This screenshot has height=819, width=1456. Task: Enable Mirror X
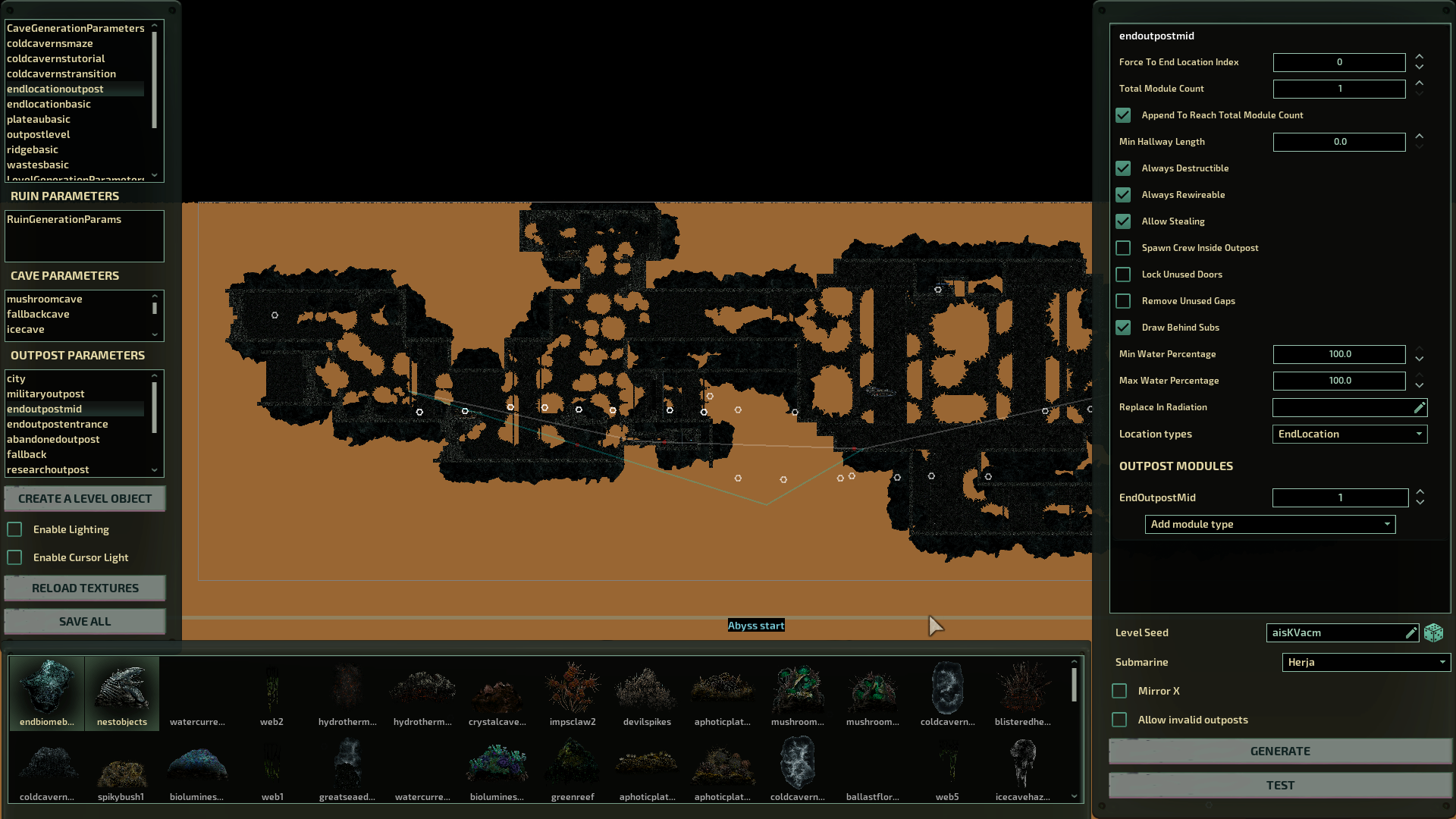coord(1119,691)
